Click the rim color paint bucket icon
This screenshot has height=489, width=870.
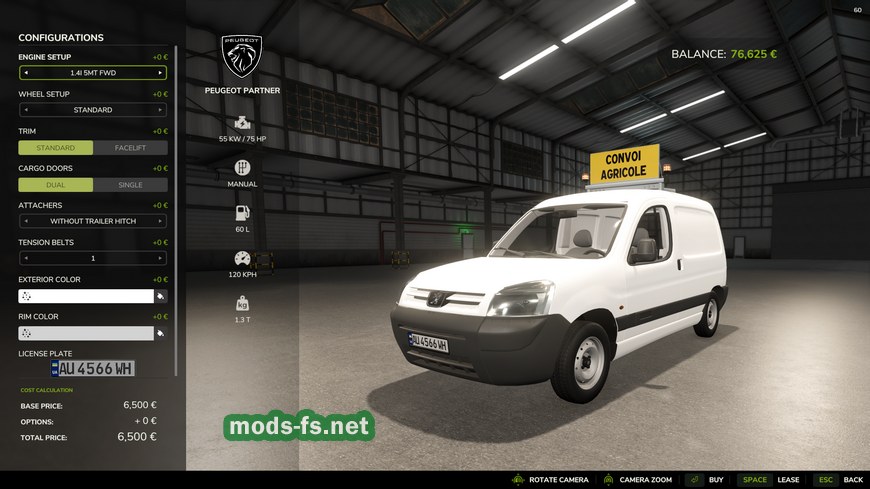[x=160, y=333]
